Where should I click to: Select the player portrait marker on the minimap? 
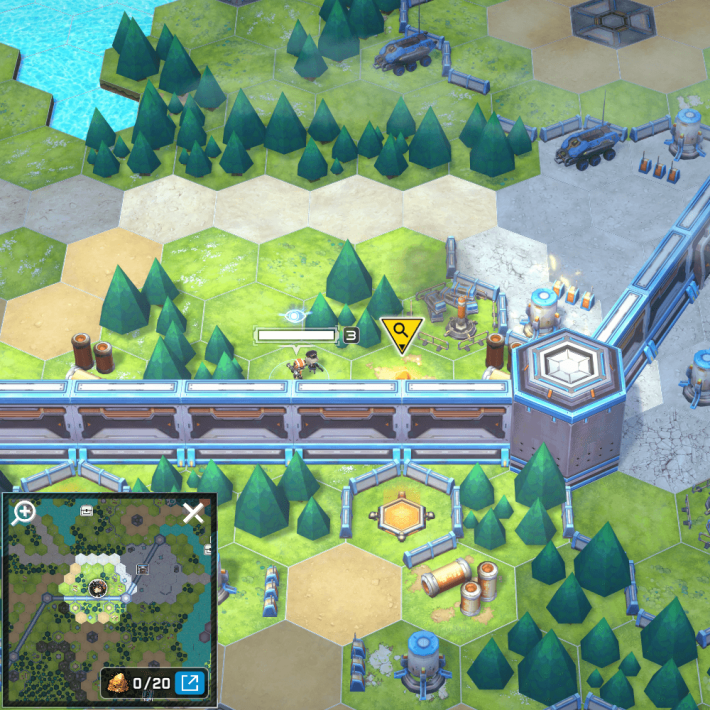(97, 589)
